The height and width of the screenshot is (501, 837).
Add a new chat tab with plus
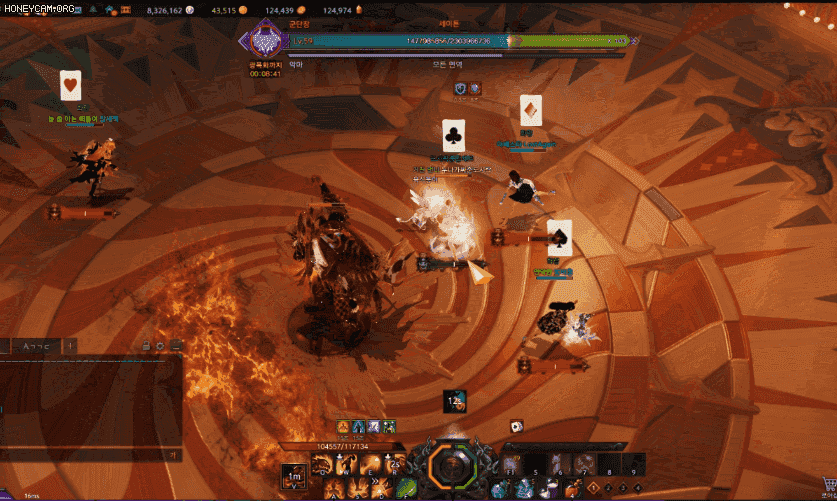(72, 346)
